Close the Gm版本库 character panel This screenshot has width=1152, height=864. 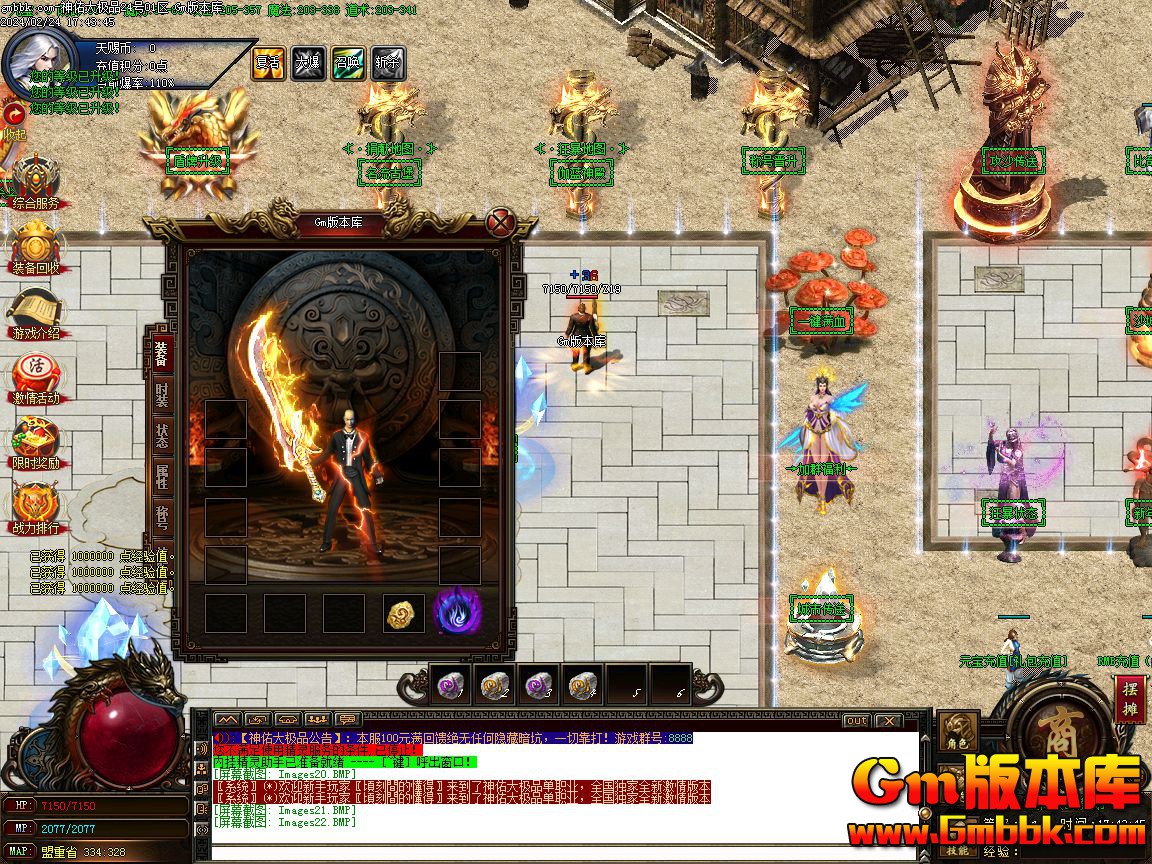coord(499,222)
